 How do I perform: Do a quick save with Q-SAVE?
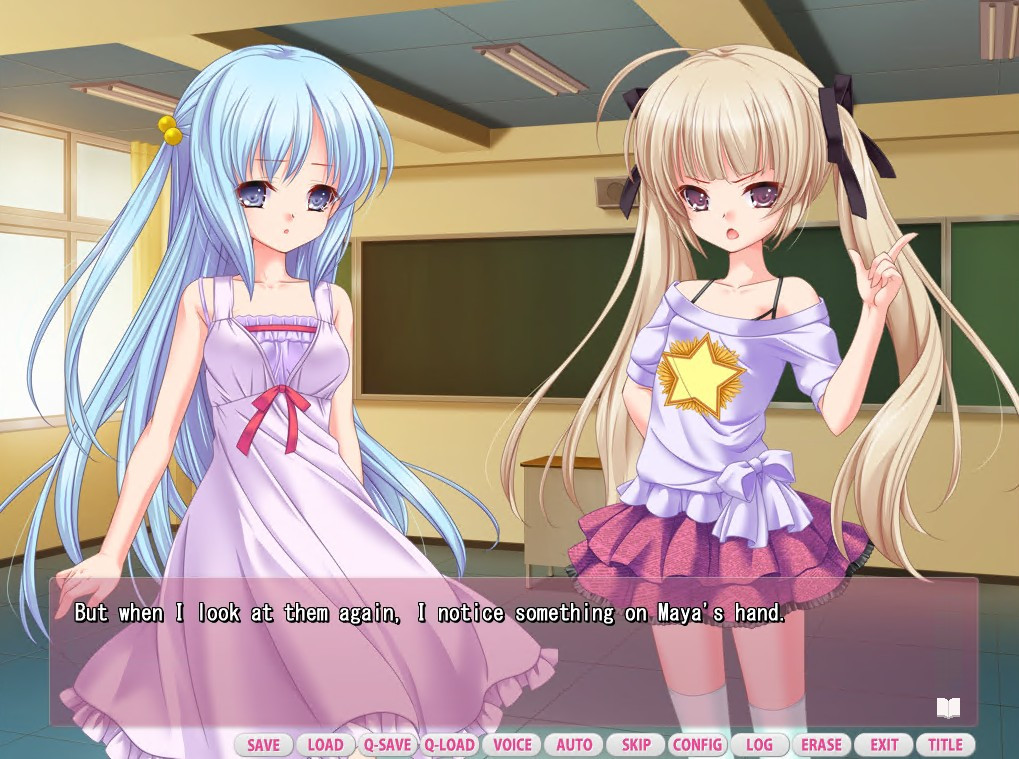(387, 745)
